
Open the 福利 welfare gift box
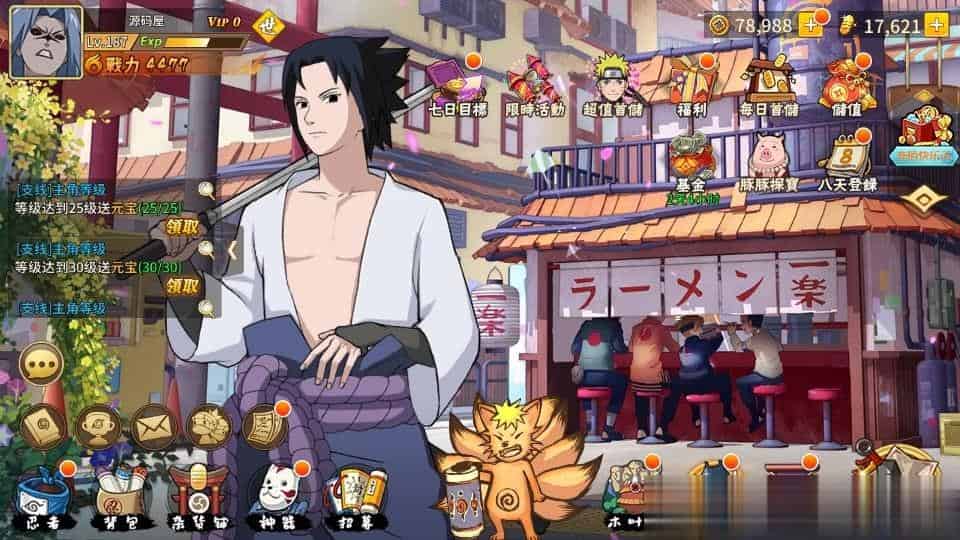[x=693, y=83]
